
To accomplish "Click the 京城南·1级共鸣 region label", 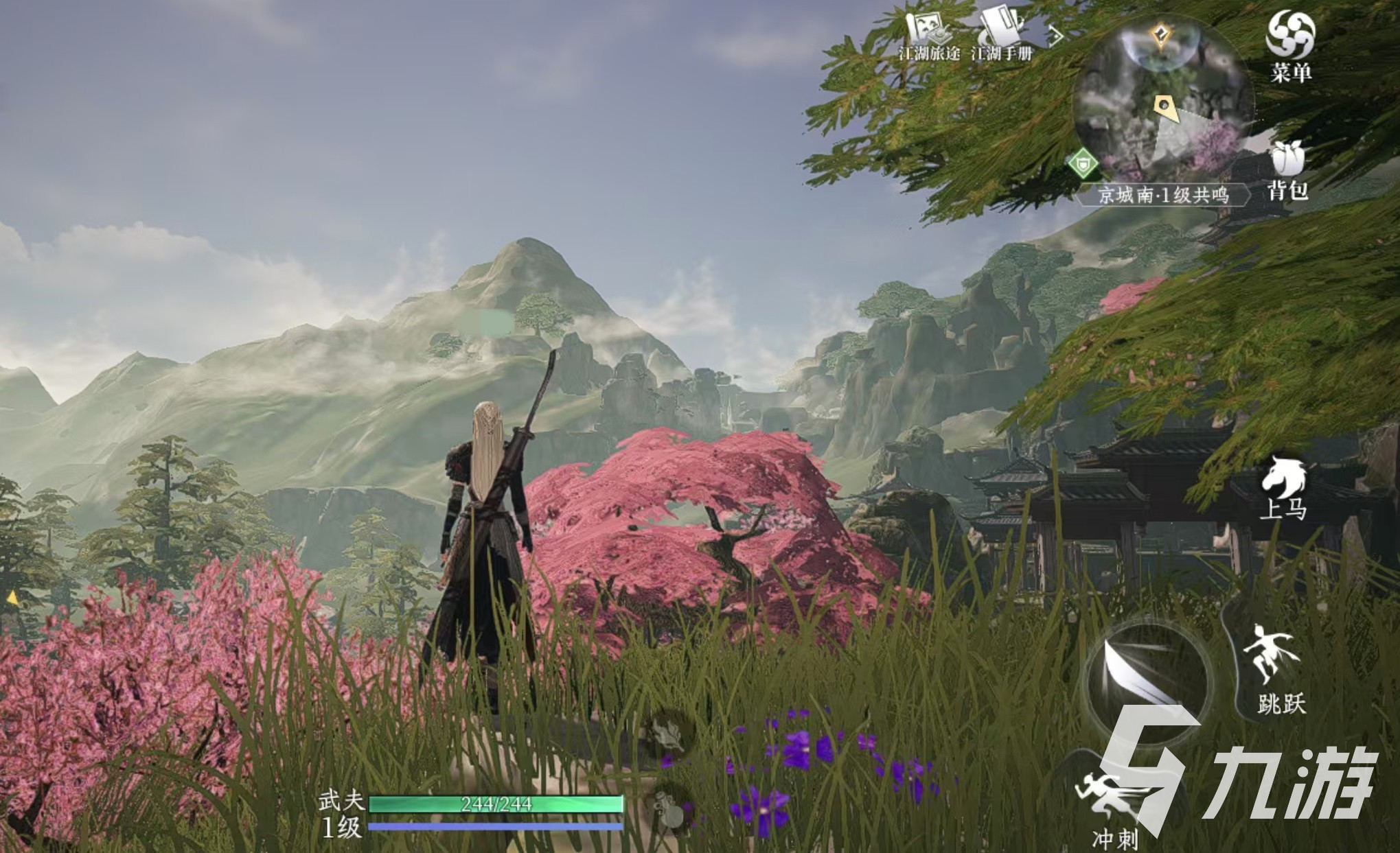I will tap(1163, 195).
